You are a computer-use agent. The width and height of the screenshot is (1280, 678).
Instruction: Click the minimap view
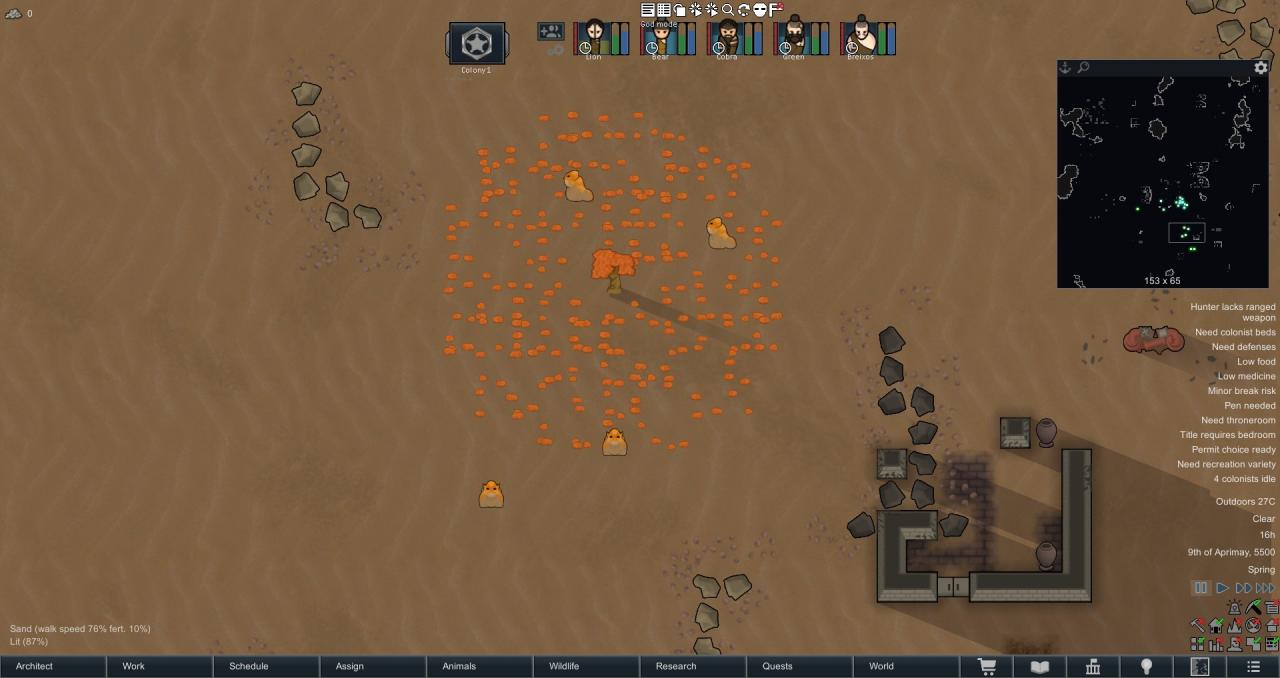1162,180
